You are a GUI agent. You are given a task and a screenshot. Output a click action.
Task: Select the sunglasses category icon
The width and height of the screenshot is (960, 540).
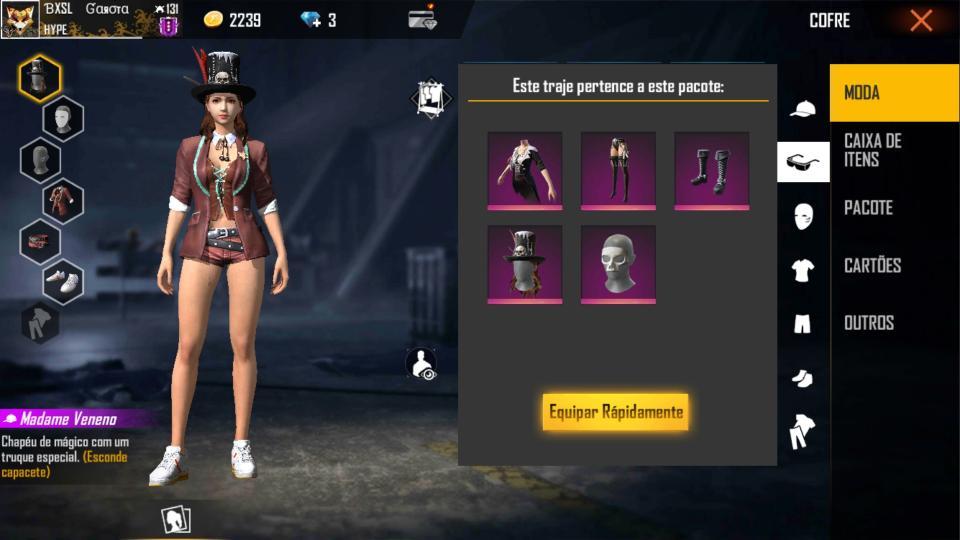803,162
